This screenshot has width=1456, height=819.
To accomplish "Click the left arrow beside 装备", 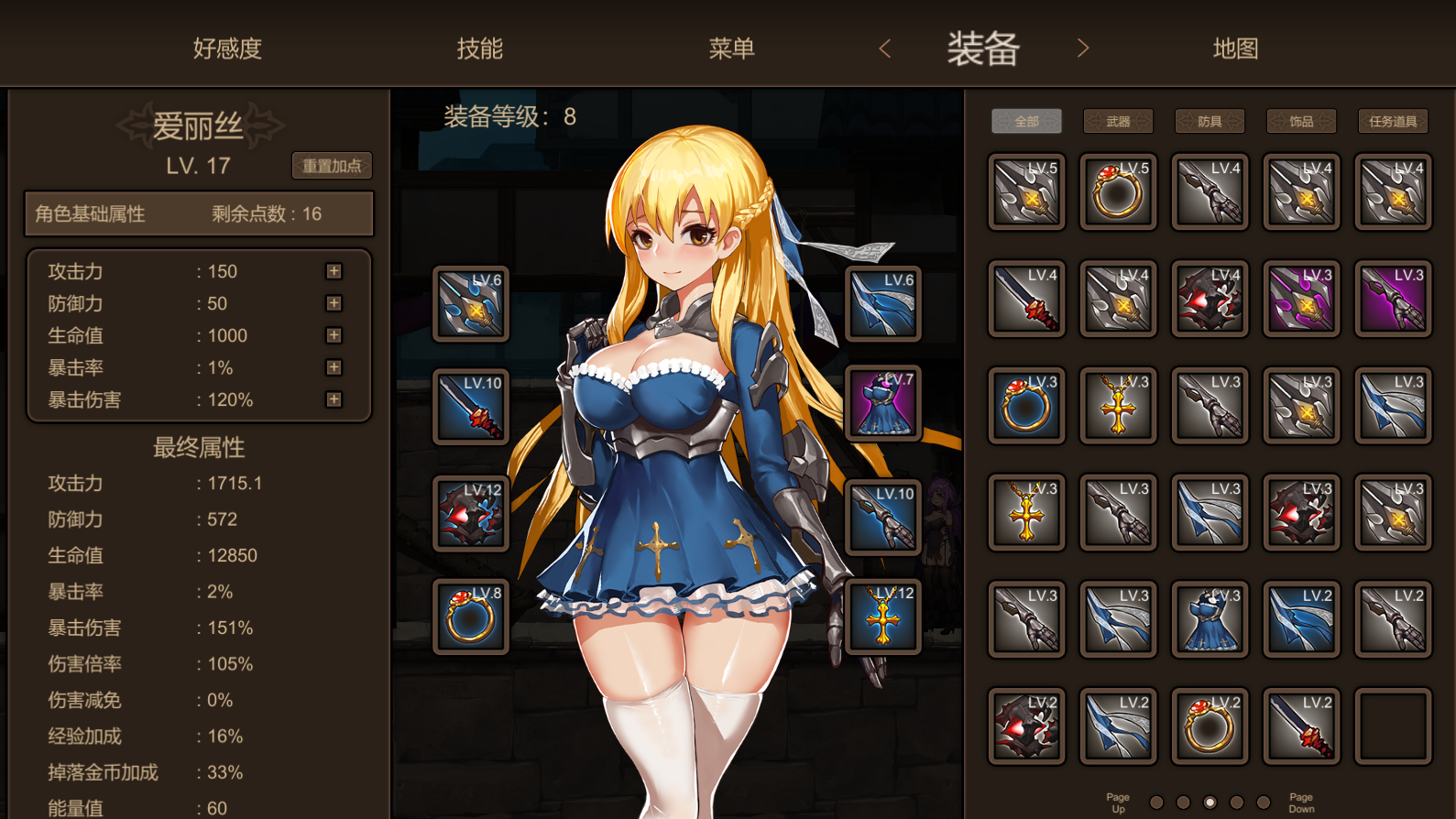I will [x=885, y=49].
